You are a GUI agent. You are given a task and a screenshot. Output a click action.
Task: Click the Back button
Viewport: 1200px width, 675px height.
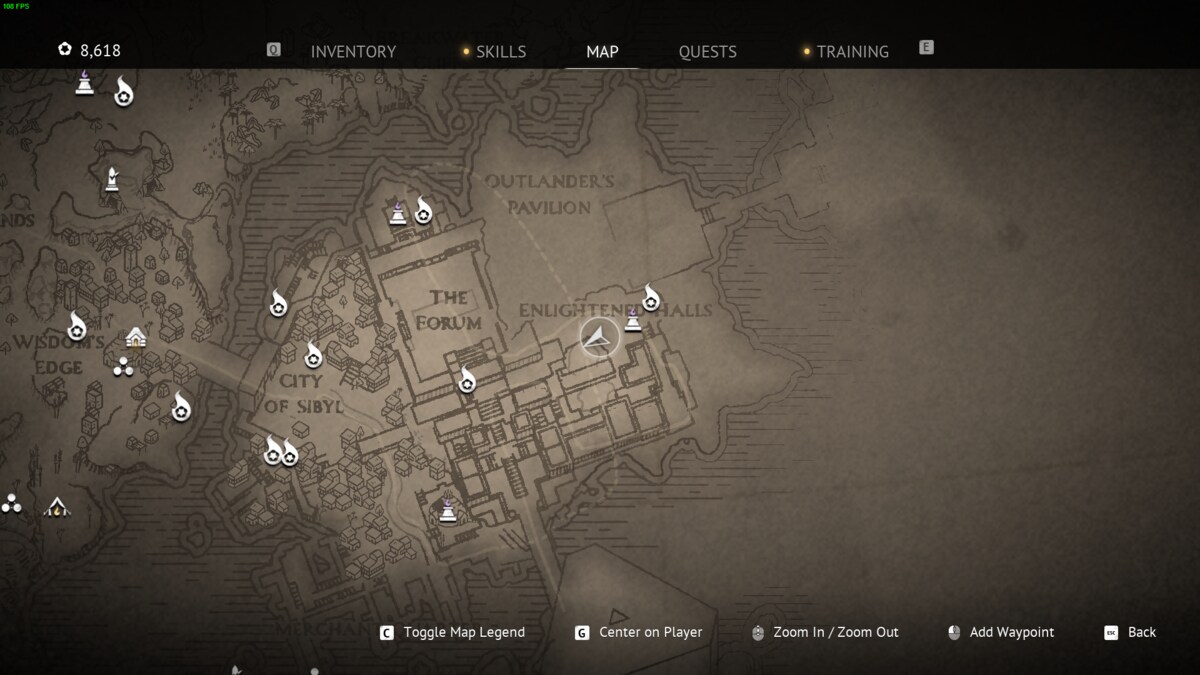1141,632
